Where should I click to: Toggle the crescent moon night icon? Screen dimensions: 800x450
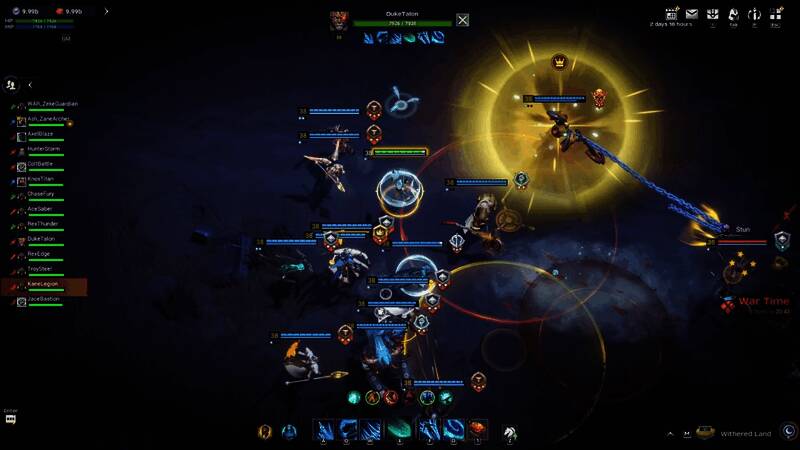(788, 431)
